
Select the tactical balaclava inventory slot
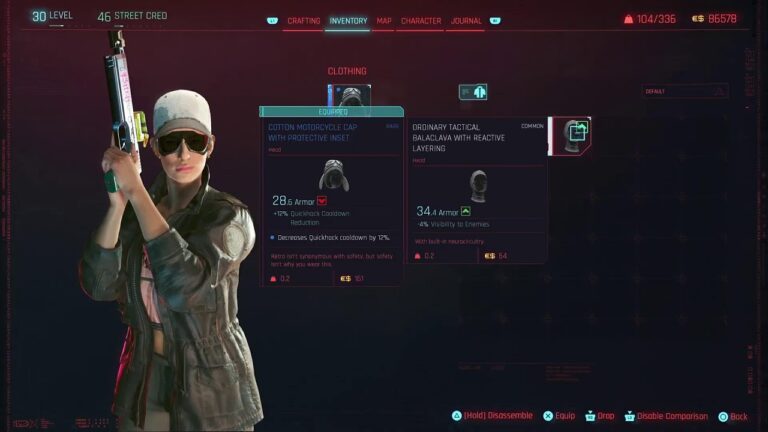pyautogui.click(x=572, y=136)
